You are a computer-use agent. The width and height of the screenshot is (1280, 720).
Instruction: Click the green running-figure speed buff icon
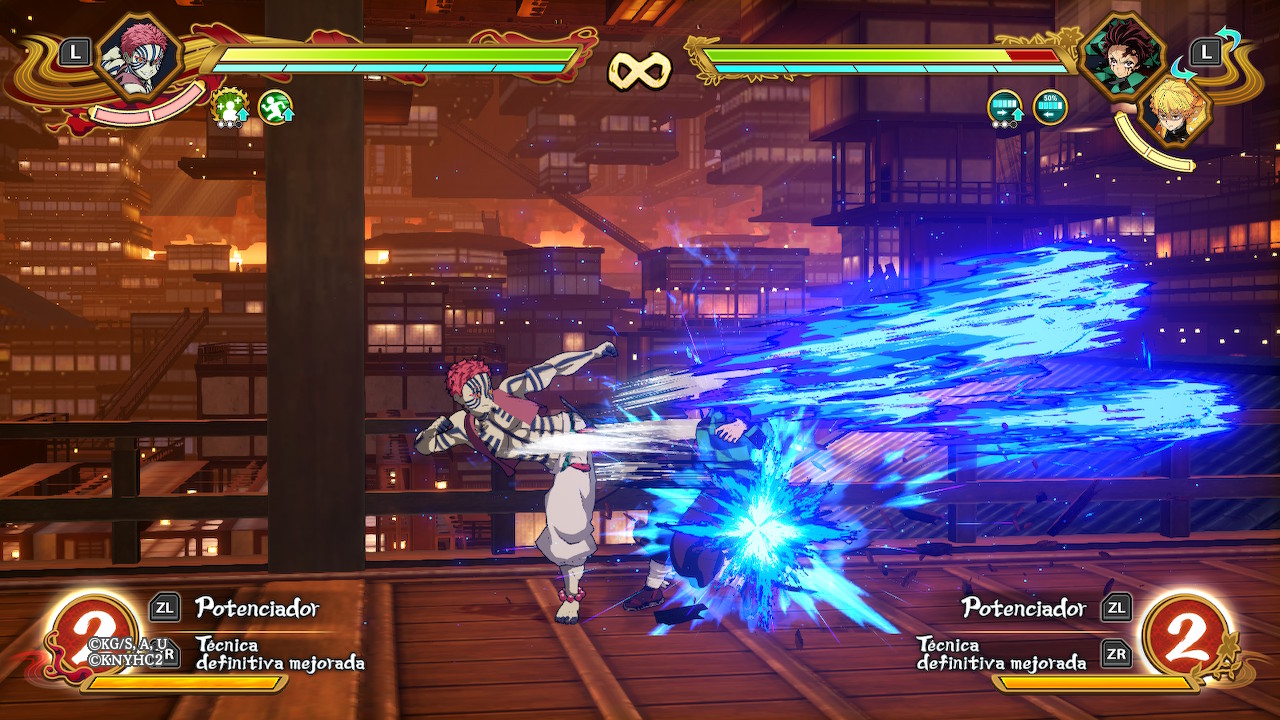275,106
